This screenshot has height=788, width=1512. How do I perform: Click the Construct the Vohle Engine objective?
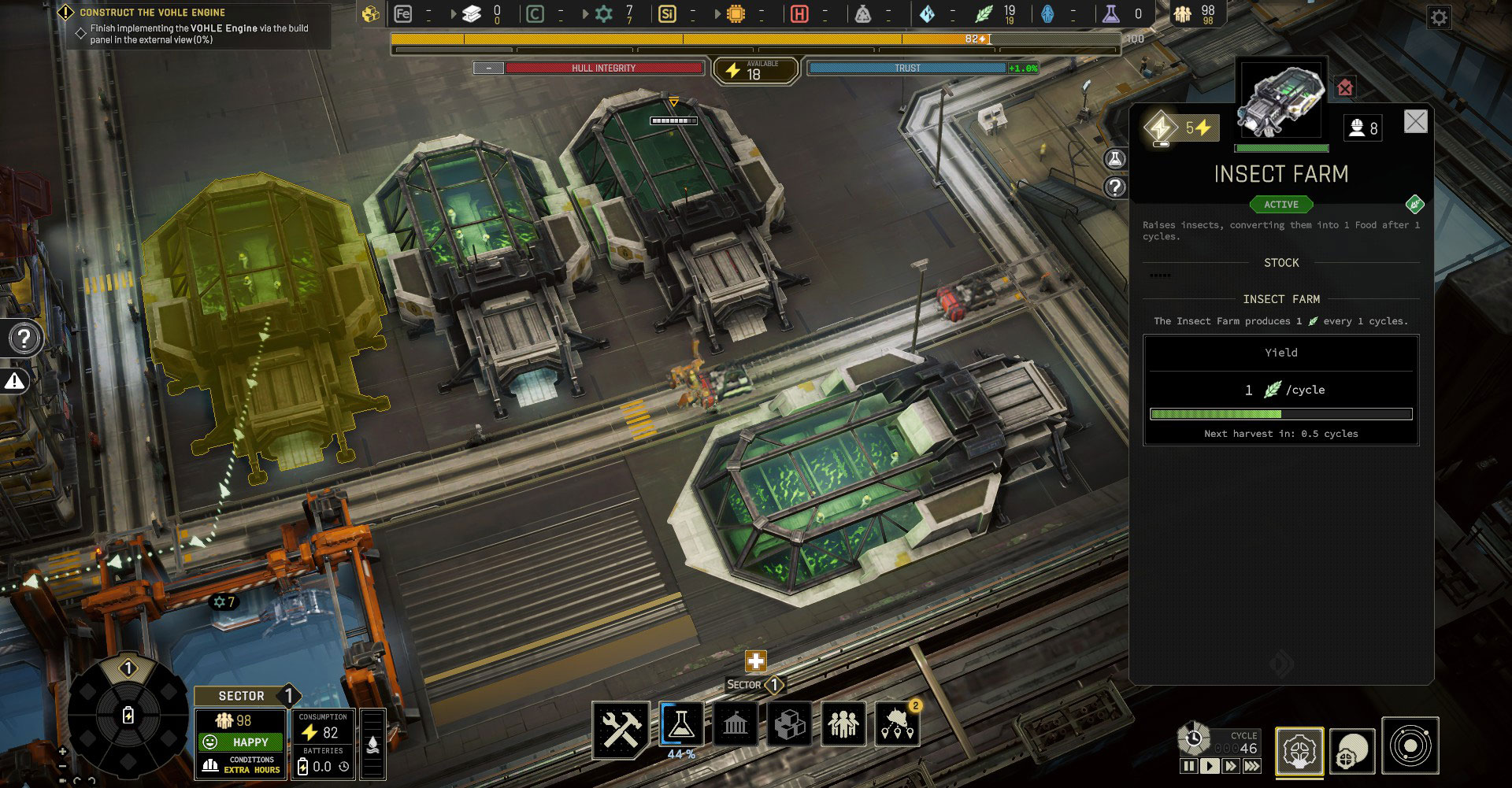[x=152, y=13]
